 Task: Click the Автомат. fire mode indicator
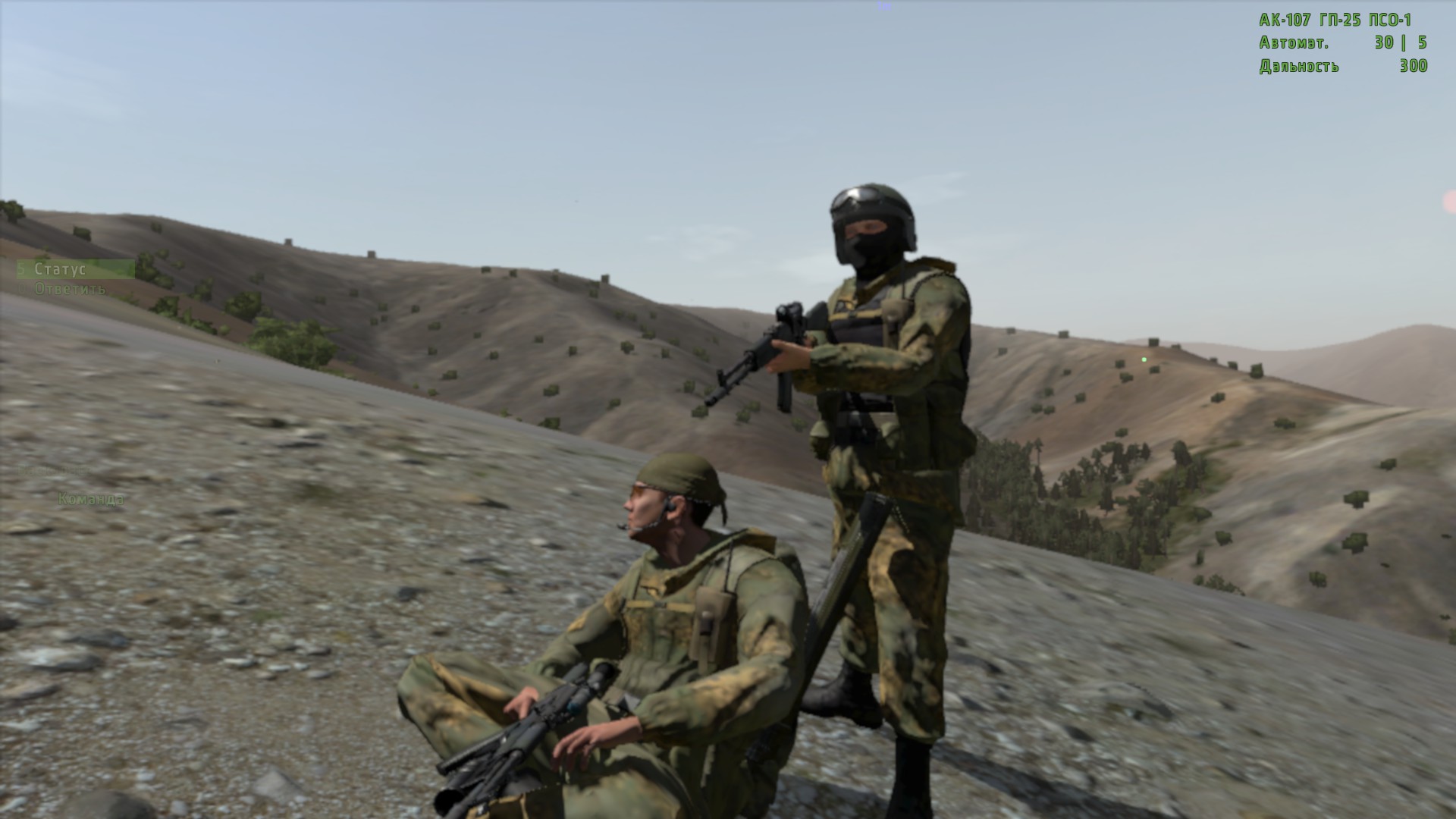pos(1294,44)
